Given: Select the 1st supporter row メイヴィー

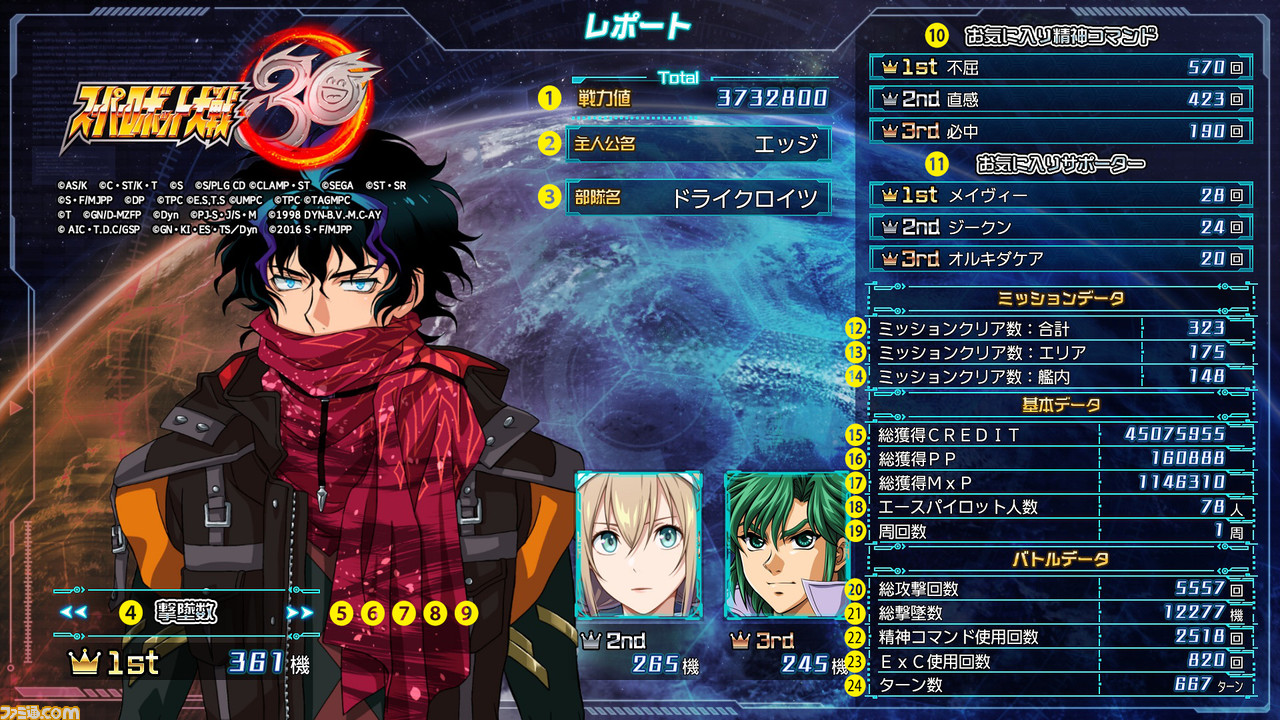Looking at the screenshot, I should (1061, 195).
